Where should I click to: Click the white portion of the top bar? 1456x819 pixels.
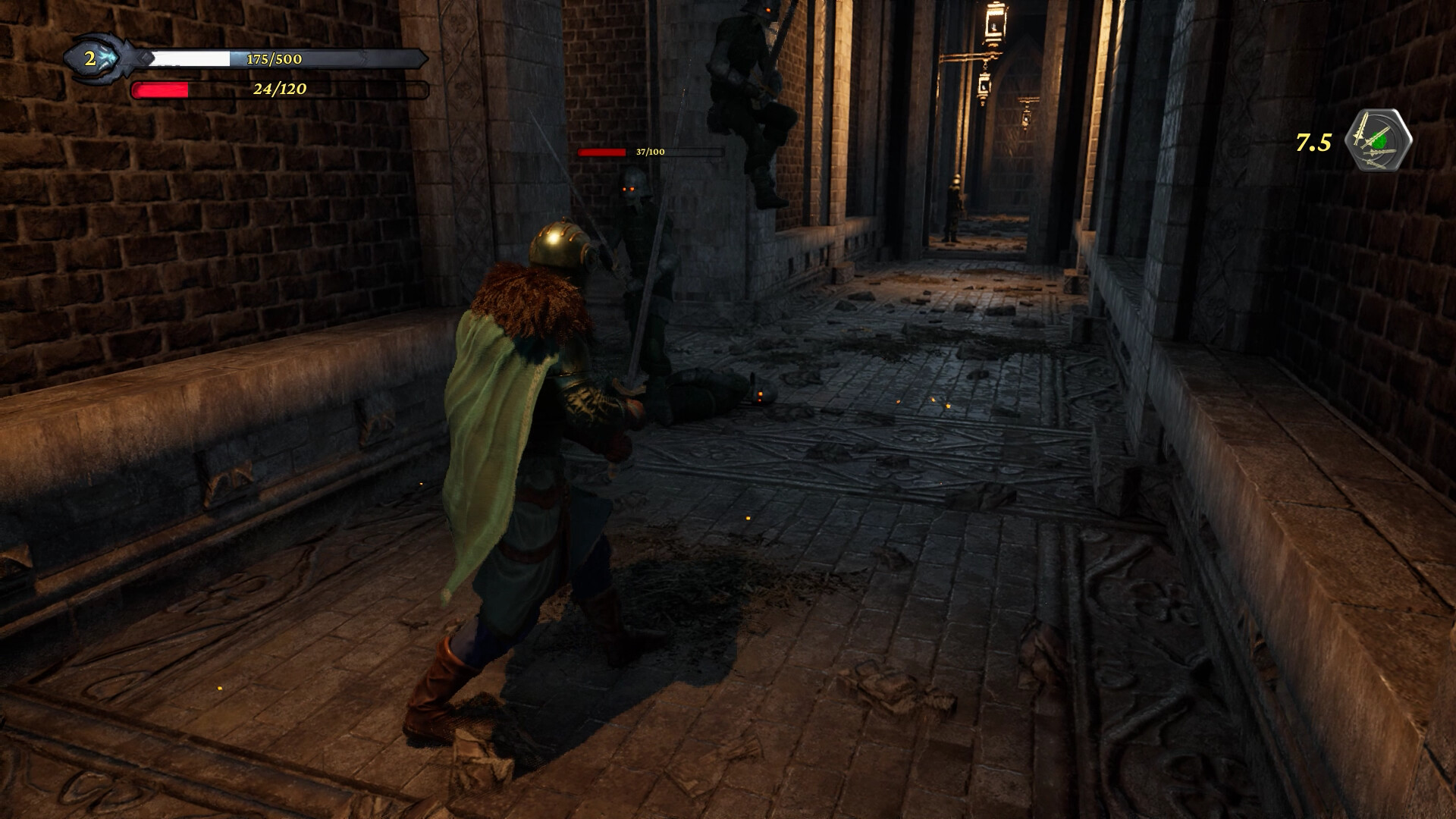pos(190,57)
